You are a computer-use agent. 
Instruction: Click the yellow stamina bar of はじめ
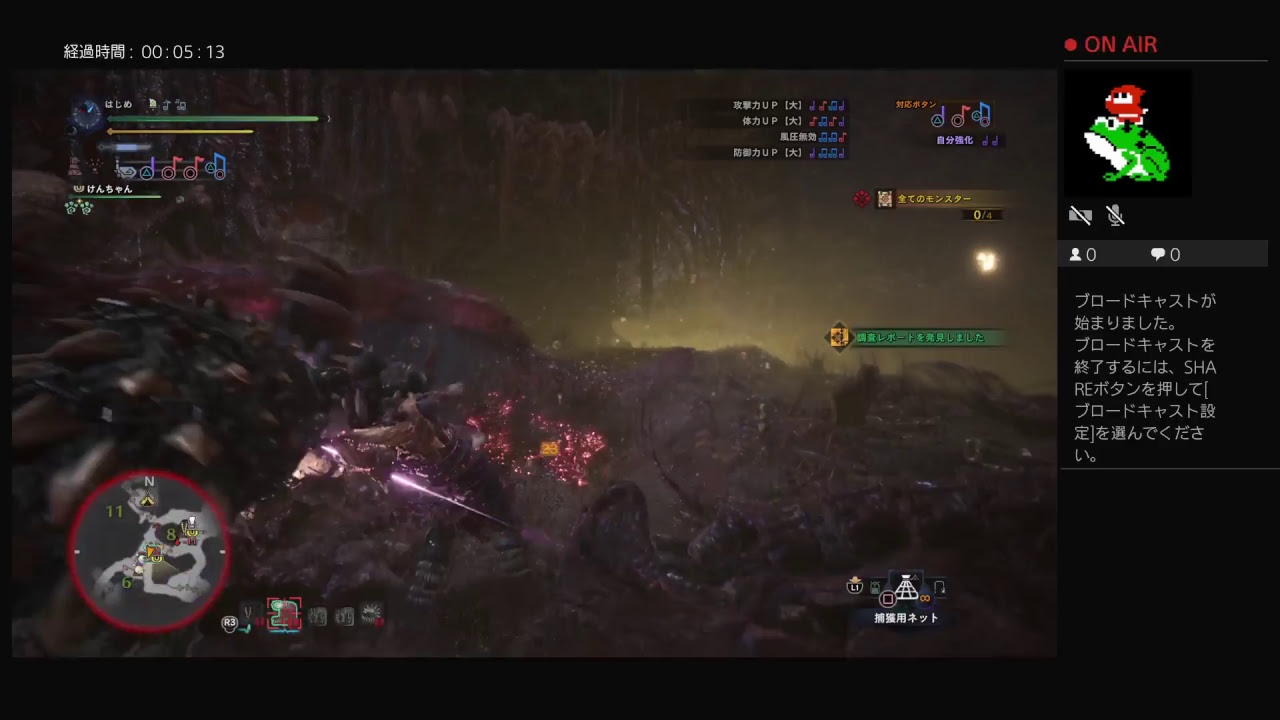pyautogui.click(x=180, y=131)
